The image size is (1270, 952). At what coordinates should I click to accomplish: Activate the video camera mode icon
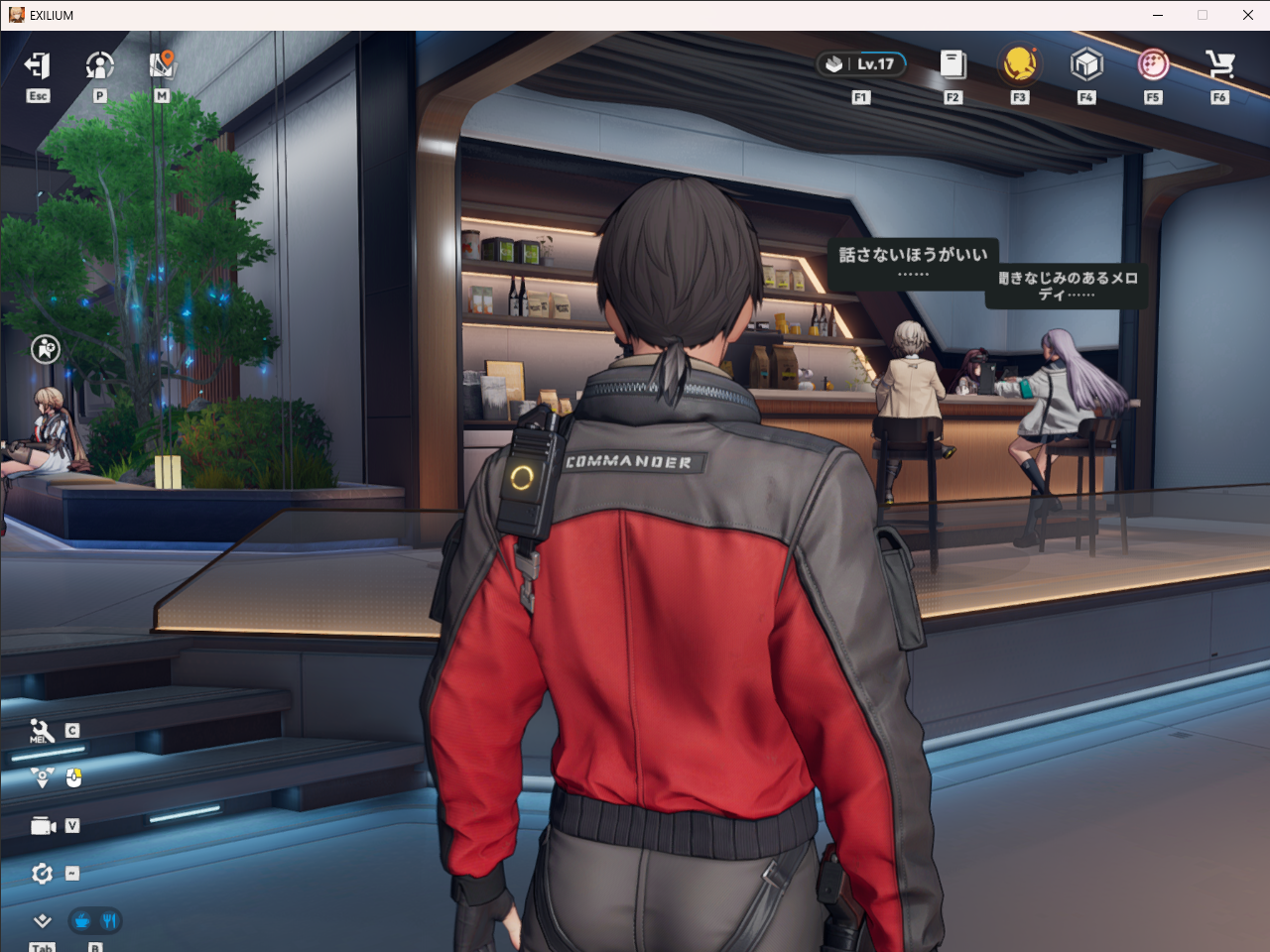coord(43,826)
